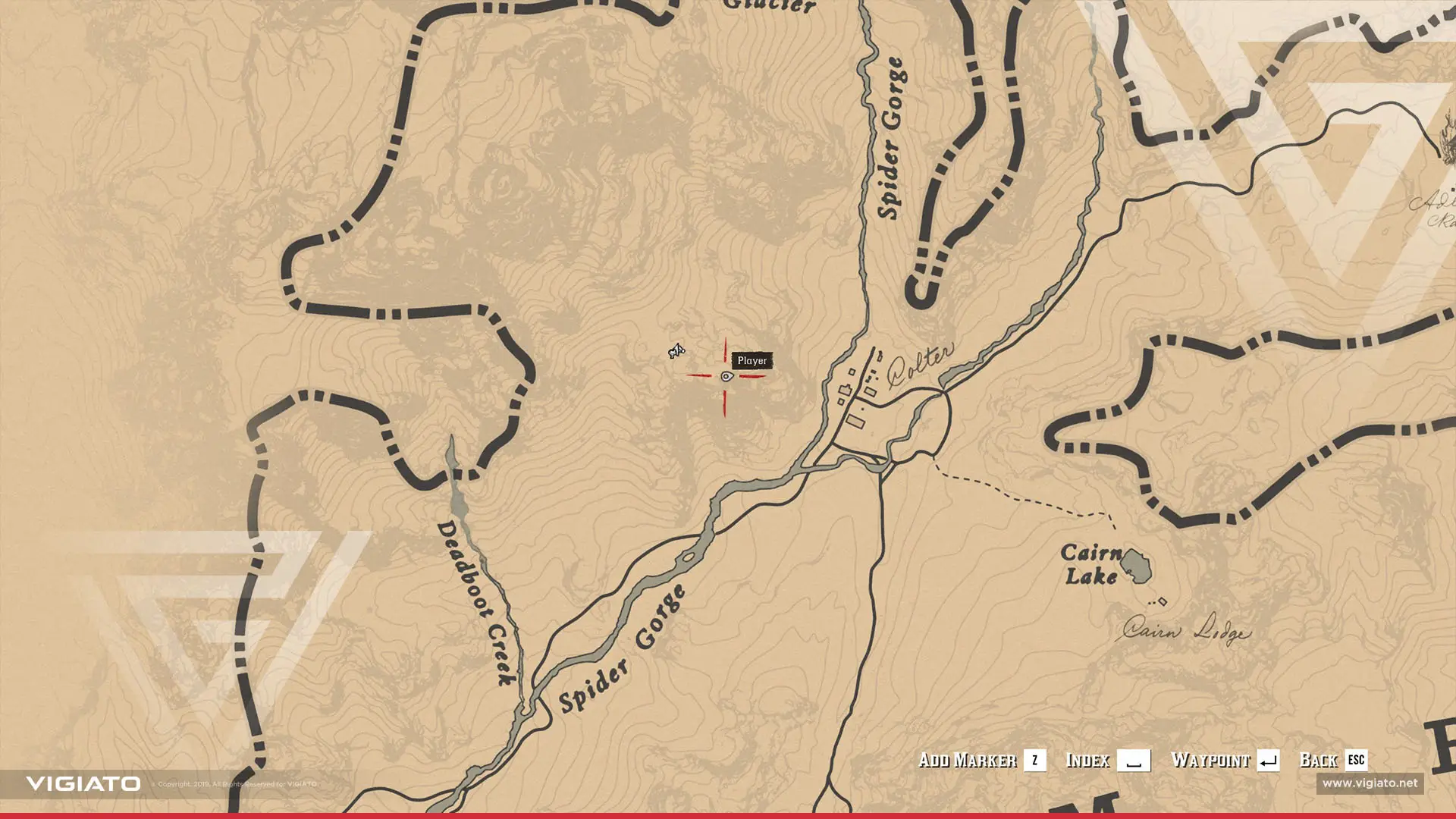1456x819 pixels.
Task: Select the horse icon on the map
Action: pos(676,350)
